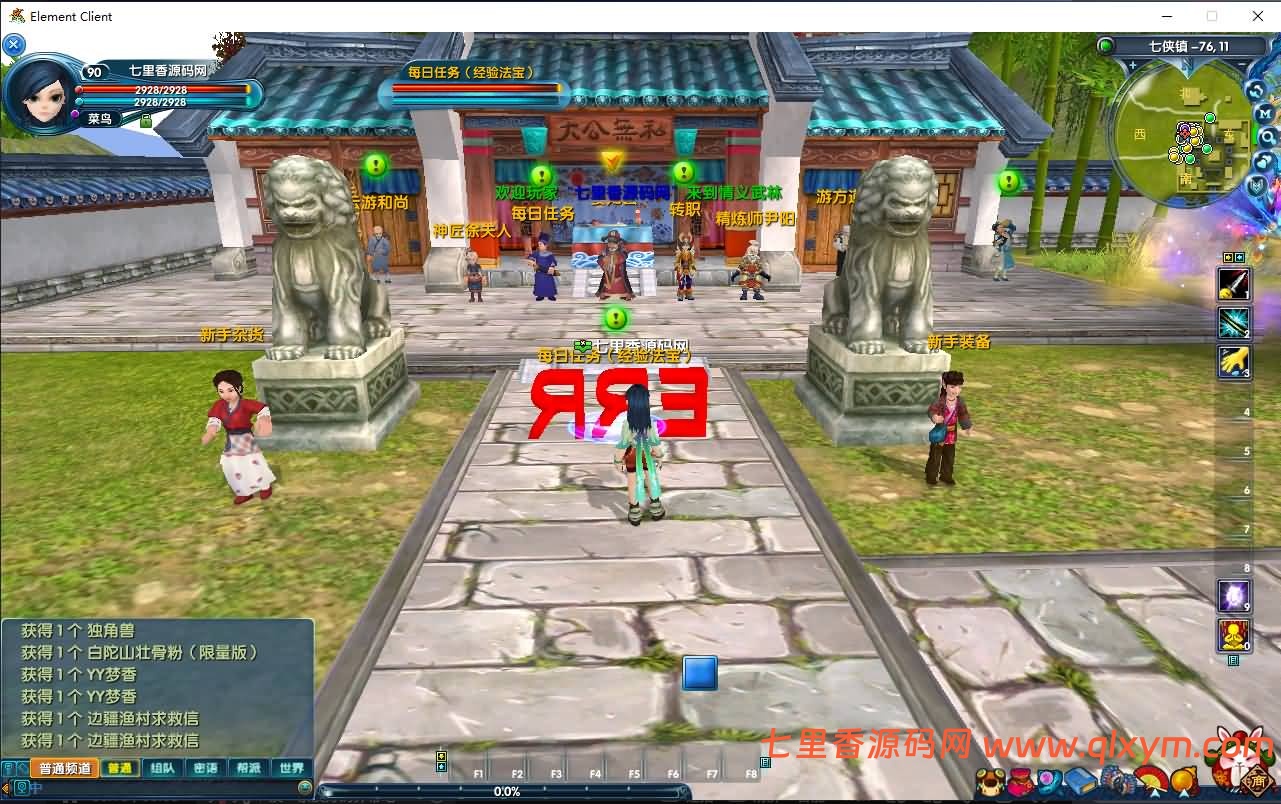Select the magnifier search icon near minimap
This screenshot has height=804, width=1281.
[1266, 137]
